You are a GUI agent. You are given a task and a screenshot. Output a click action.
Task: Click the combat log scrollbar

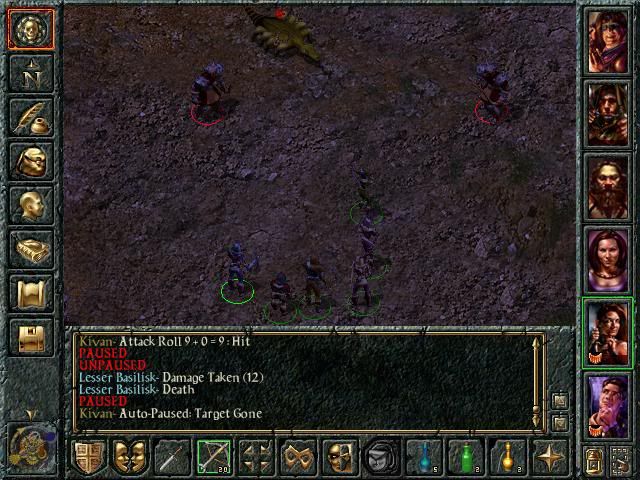(x=538, y=380)
